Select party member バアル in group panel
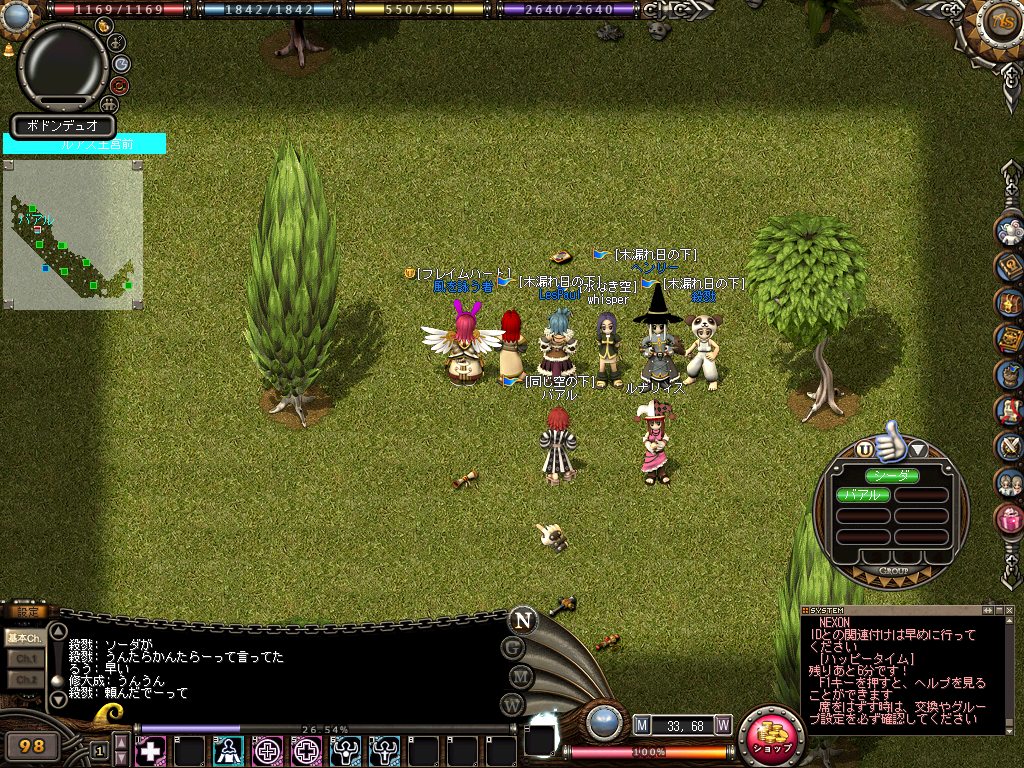The width and height of the screenshot is (1024, 768). (862, 495)
